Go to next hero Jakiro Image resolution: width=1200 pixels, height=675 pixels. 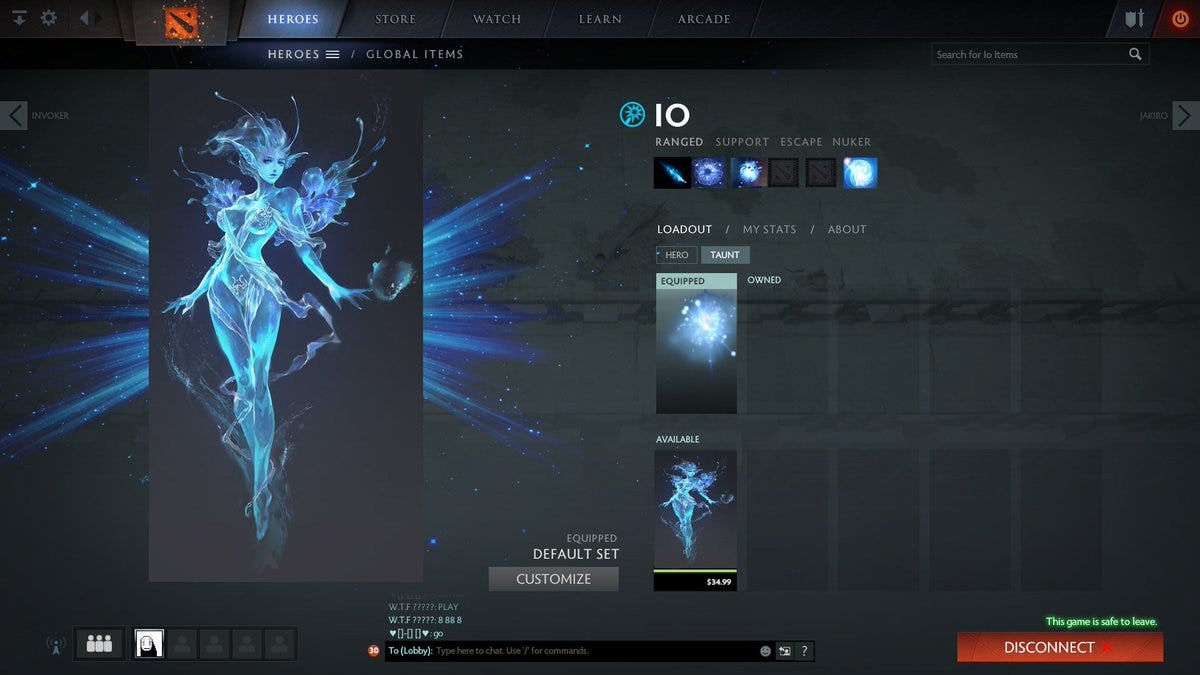pyautogui.click(x=1186, y=115)
